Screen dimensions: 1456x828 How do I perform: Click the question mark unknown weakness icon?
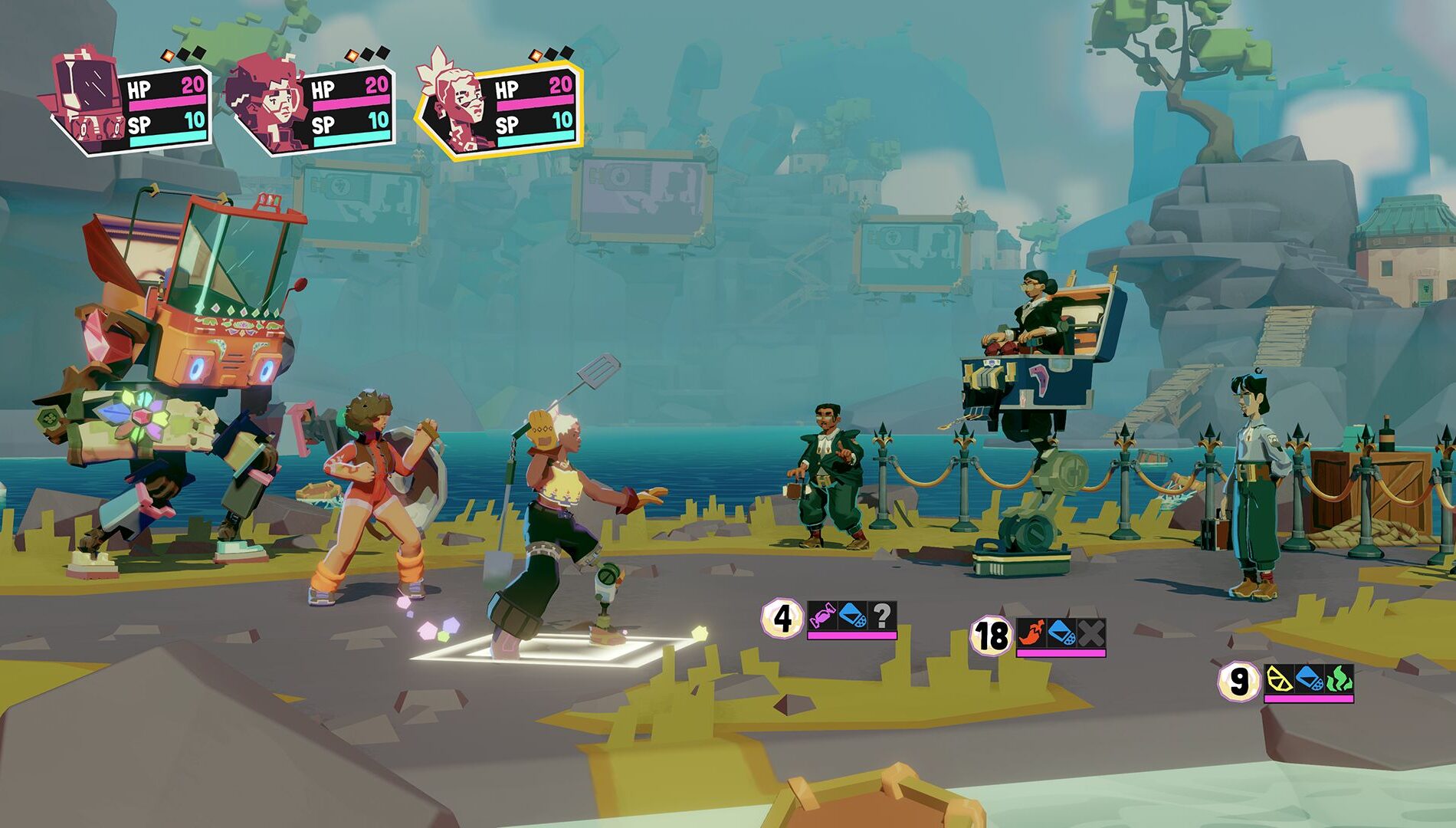(882, 616)
